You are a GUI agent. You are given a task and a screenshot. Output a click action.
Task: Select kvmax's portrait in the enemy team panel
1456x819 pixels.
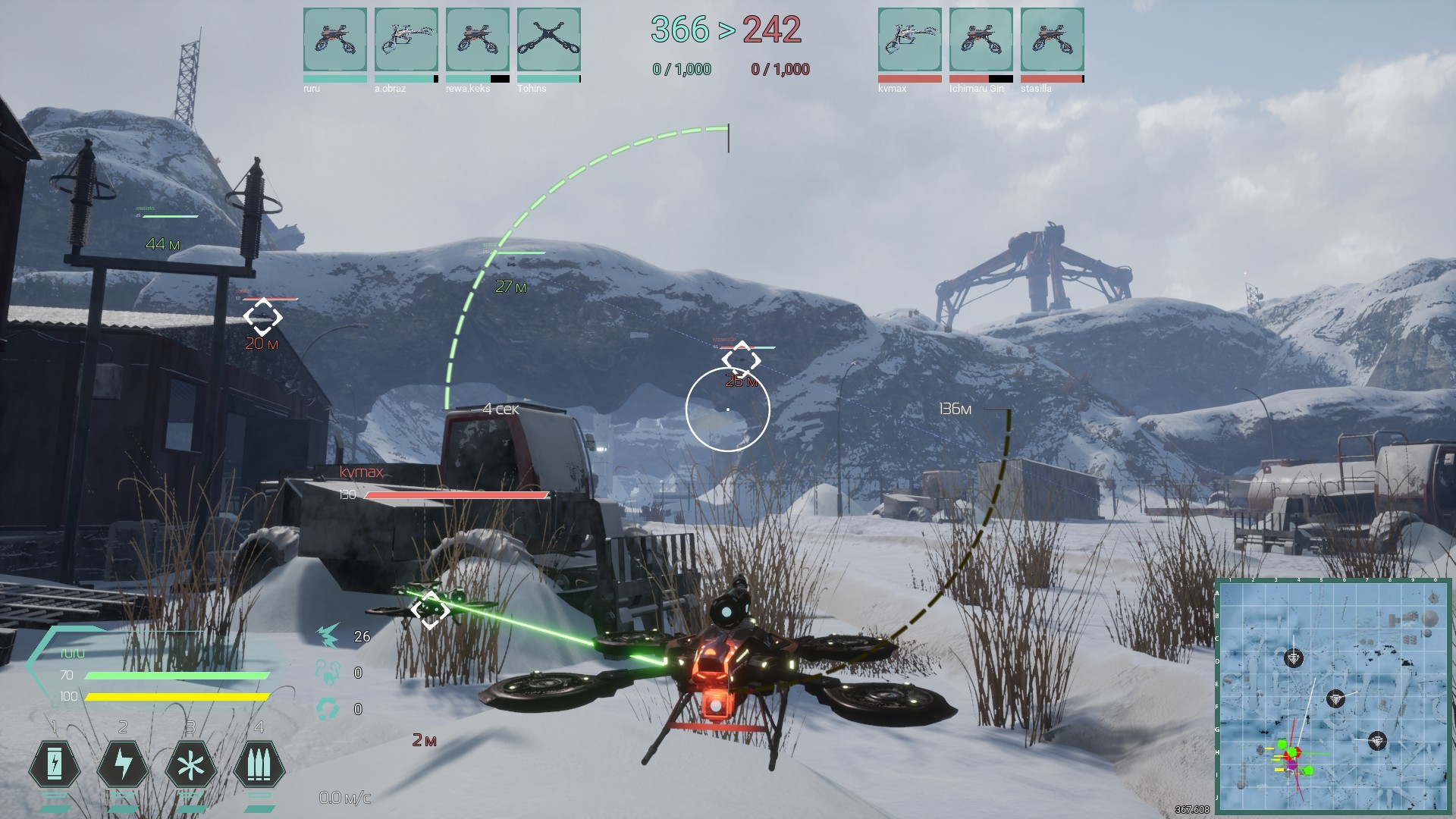pyautogui.click(x=909, y=39)
